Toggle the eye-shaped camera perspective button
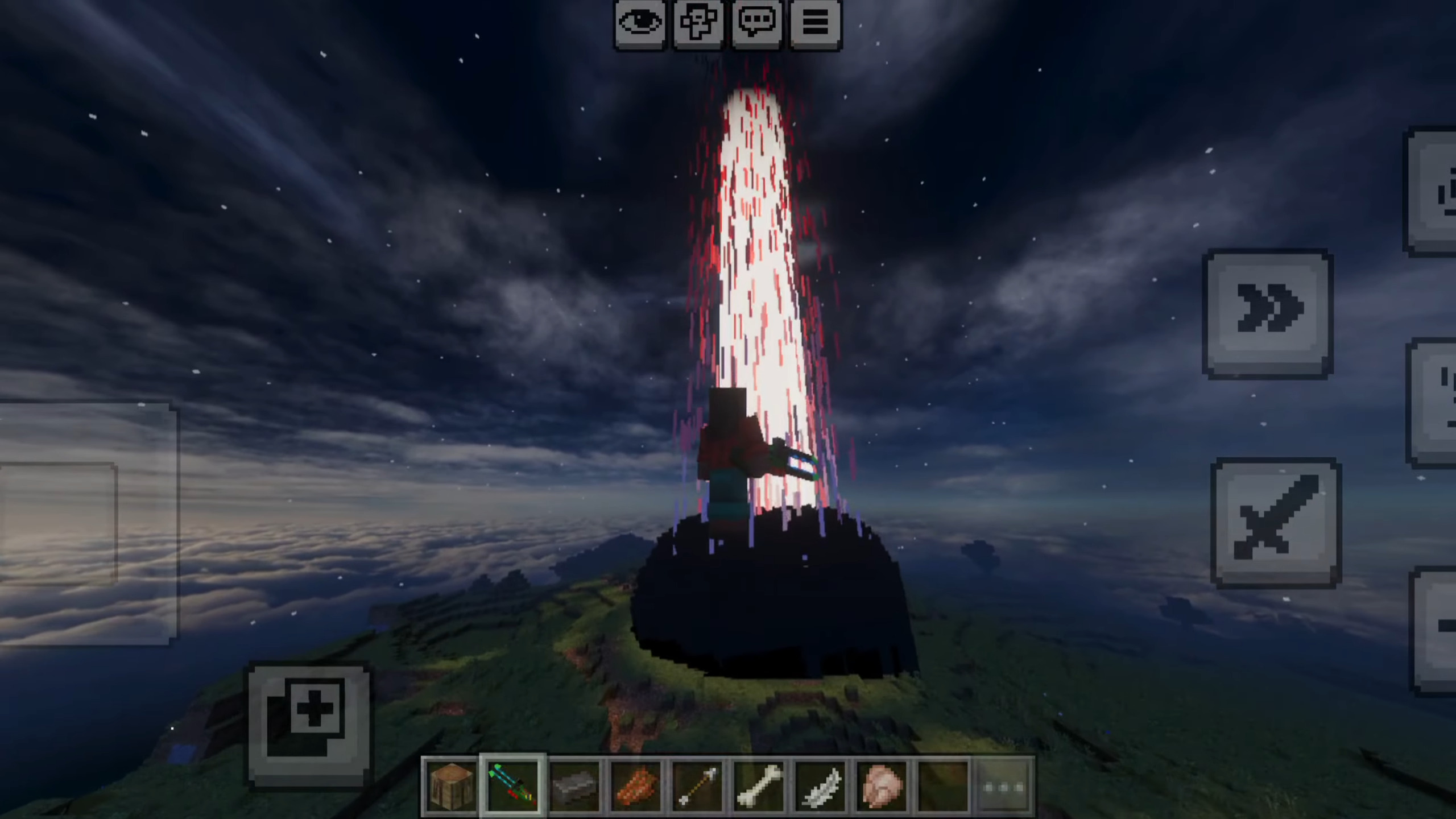Viewport: 1456px width, 819px height. click(x=640, y=24)
